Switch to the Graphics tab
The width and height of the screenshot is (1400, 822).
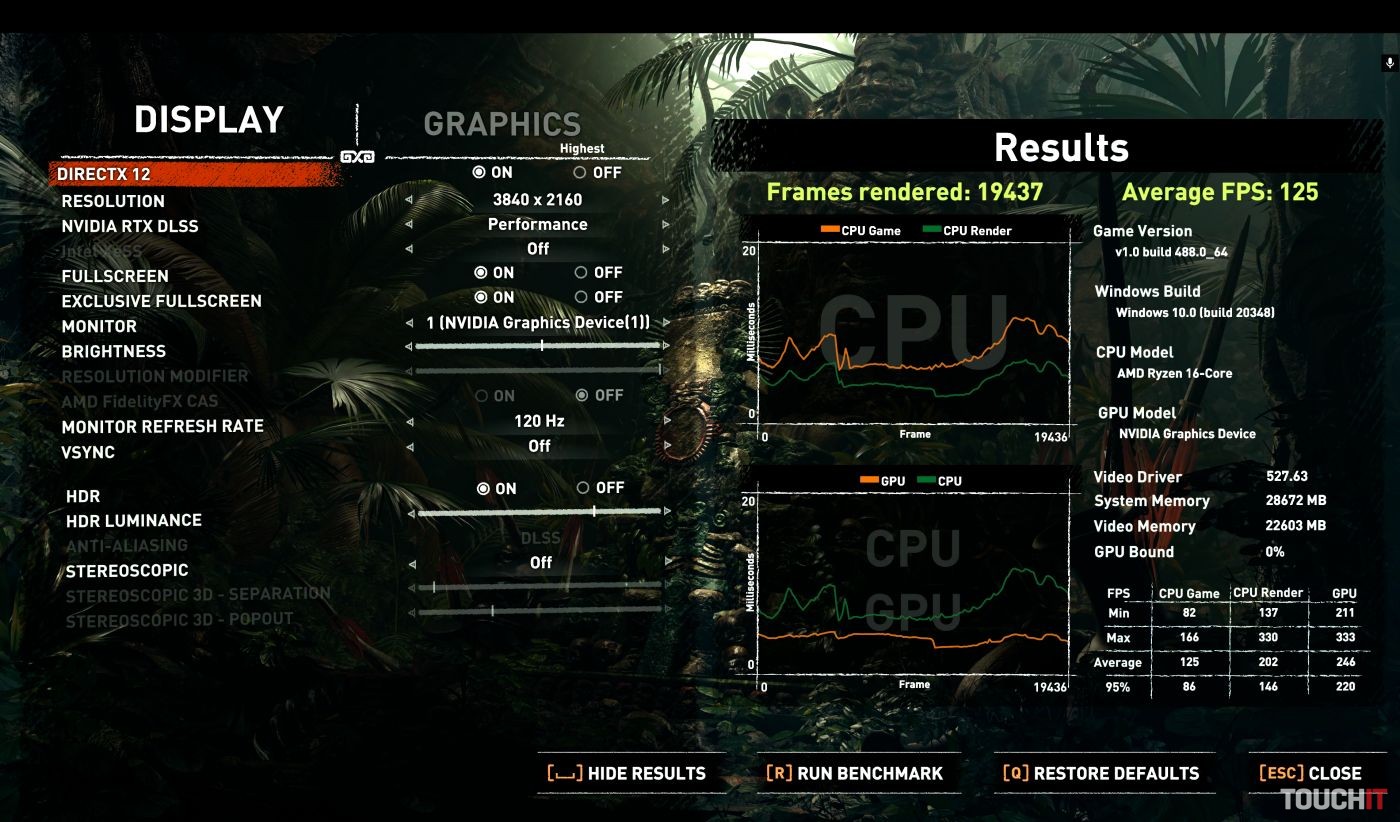tap(502, 124)
